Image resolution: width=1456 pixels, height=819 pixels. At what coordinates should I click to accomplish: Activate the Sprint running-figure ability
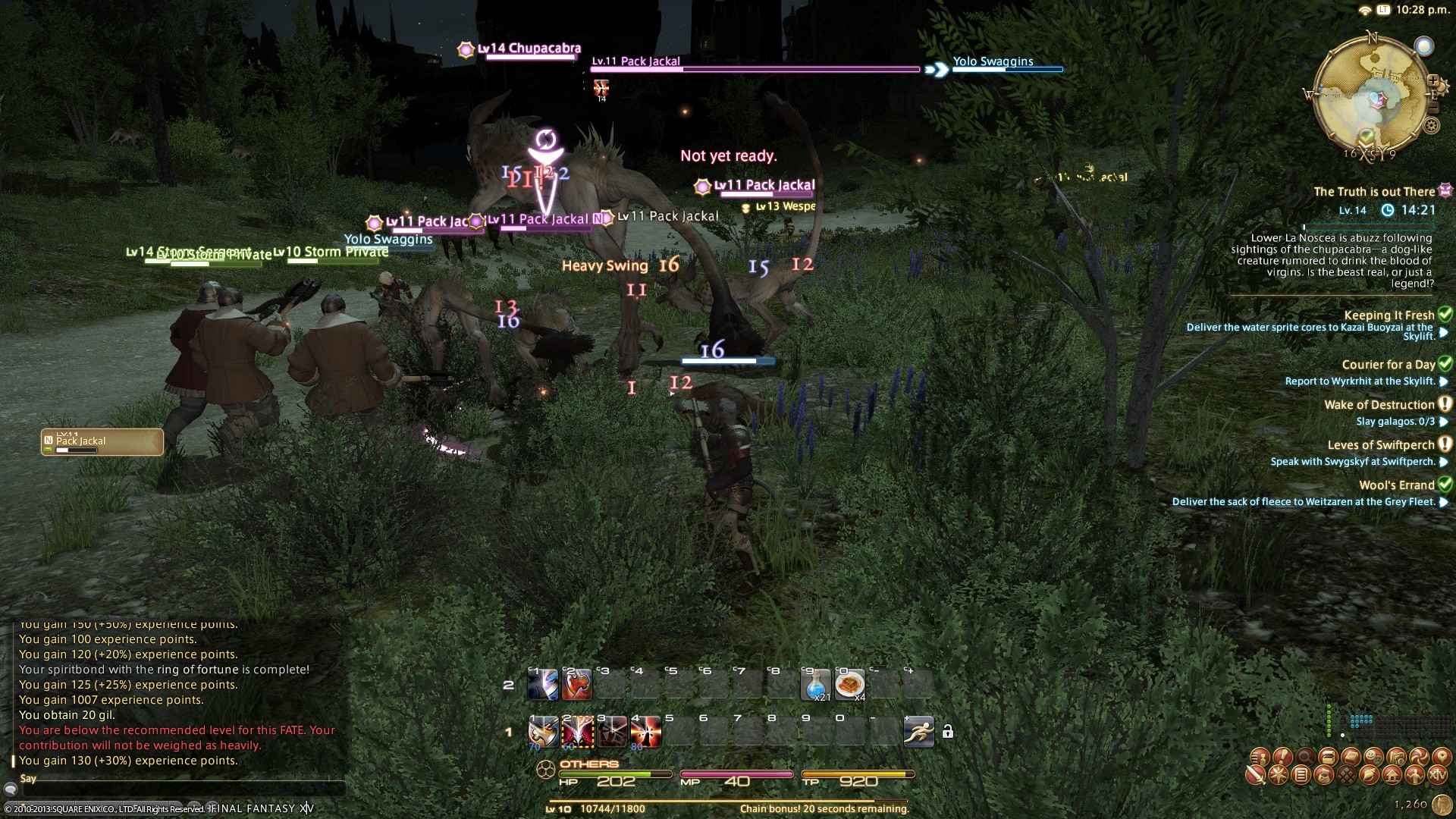(918, 732)
